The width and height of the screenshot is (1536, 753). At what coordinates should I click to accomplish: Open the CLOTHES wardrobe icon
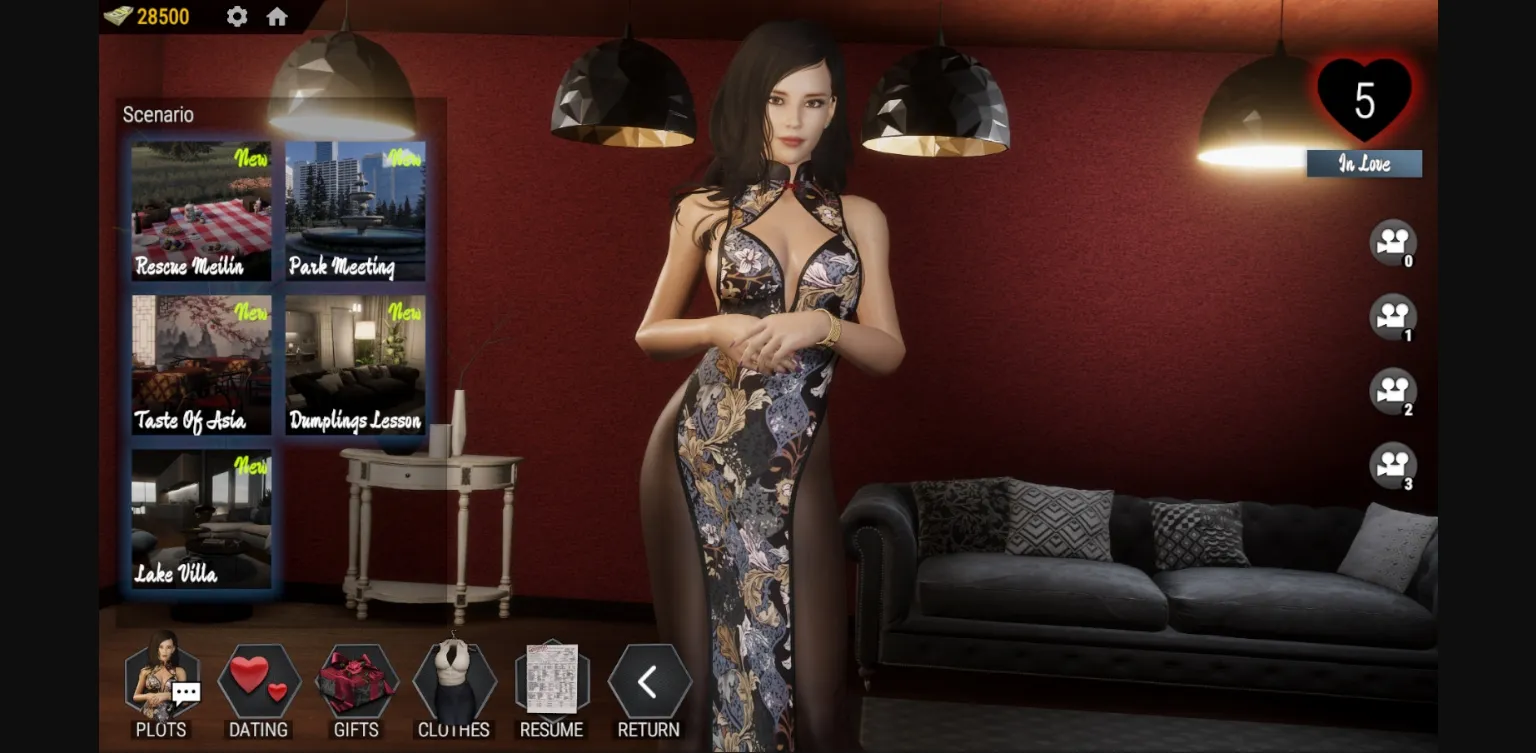pyautogui.click(x=454, y=685)
